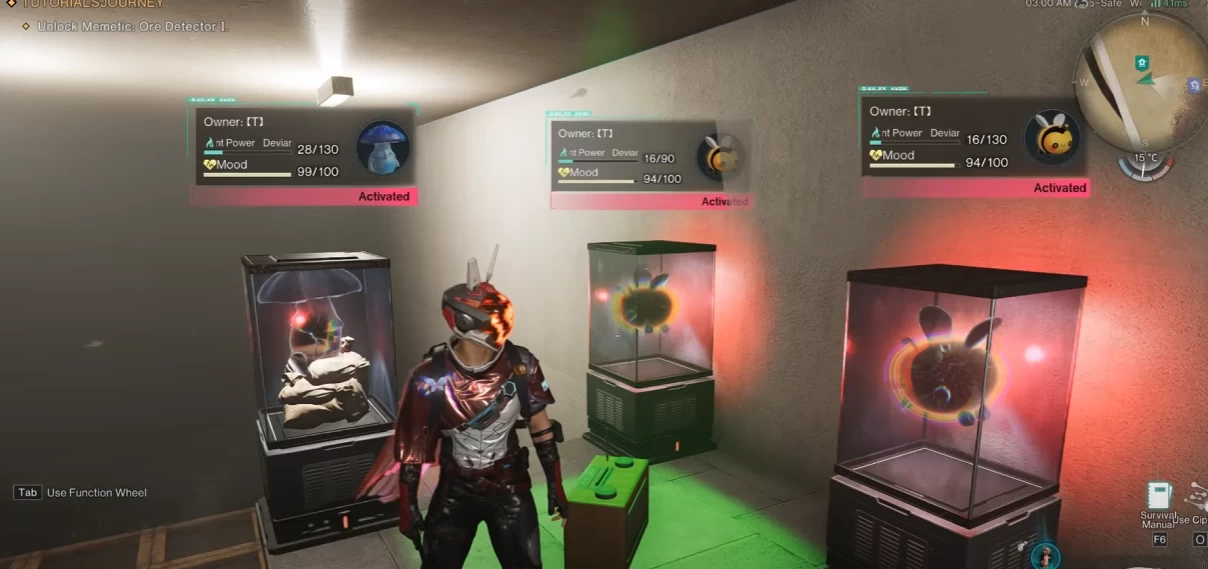This screenshot has height=569, width=1208.
Task: Open the Survival Manual notebook icon
Action: coord(1159,497)
